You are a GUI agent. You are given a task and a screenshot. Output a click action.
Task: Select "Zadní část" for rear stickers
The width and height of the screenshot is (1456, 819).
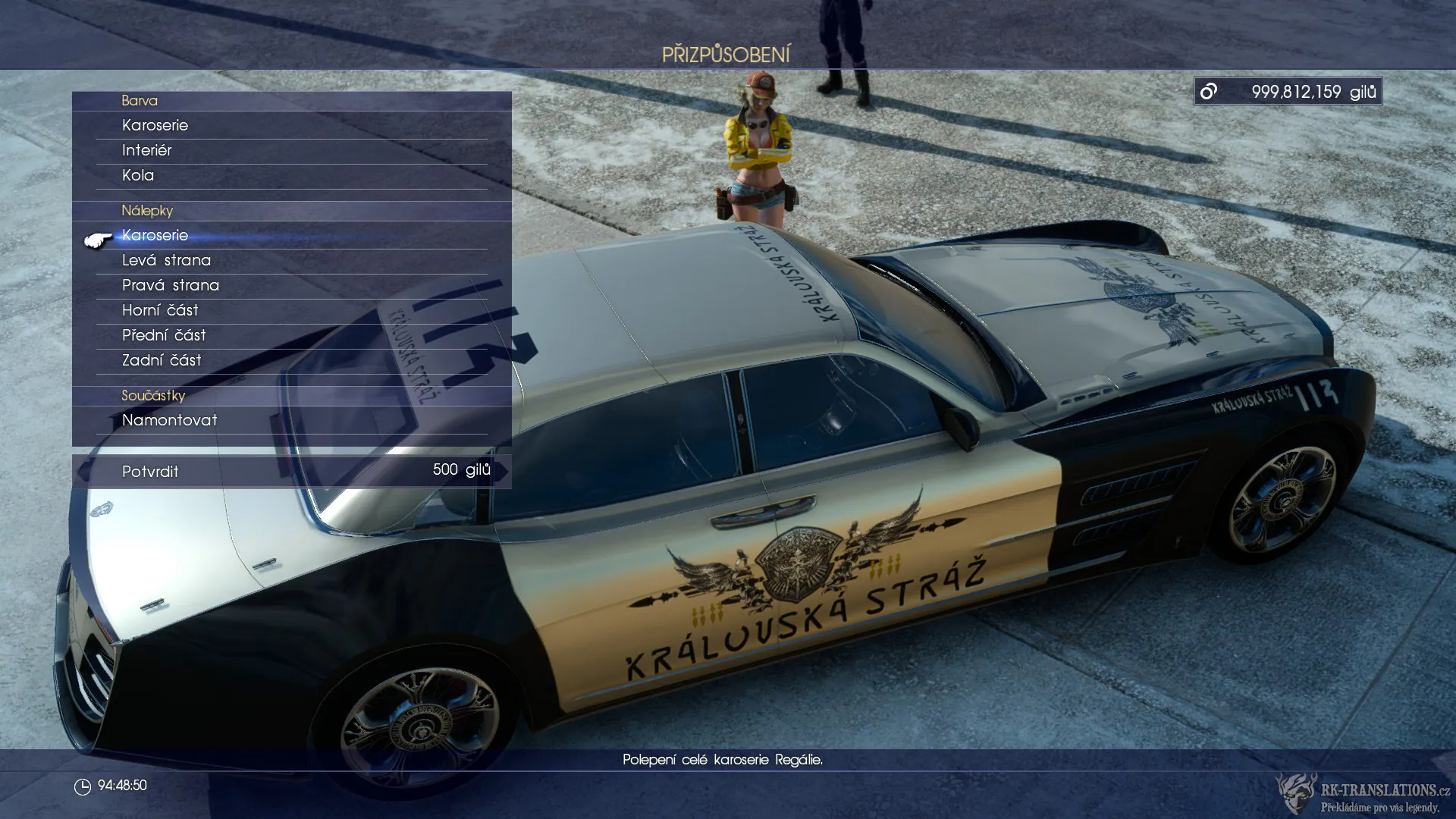point(162,360)
